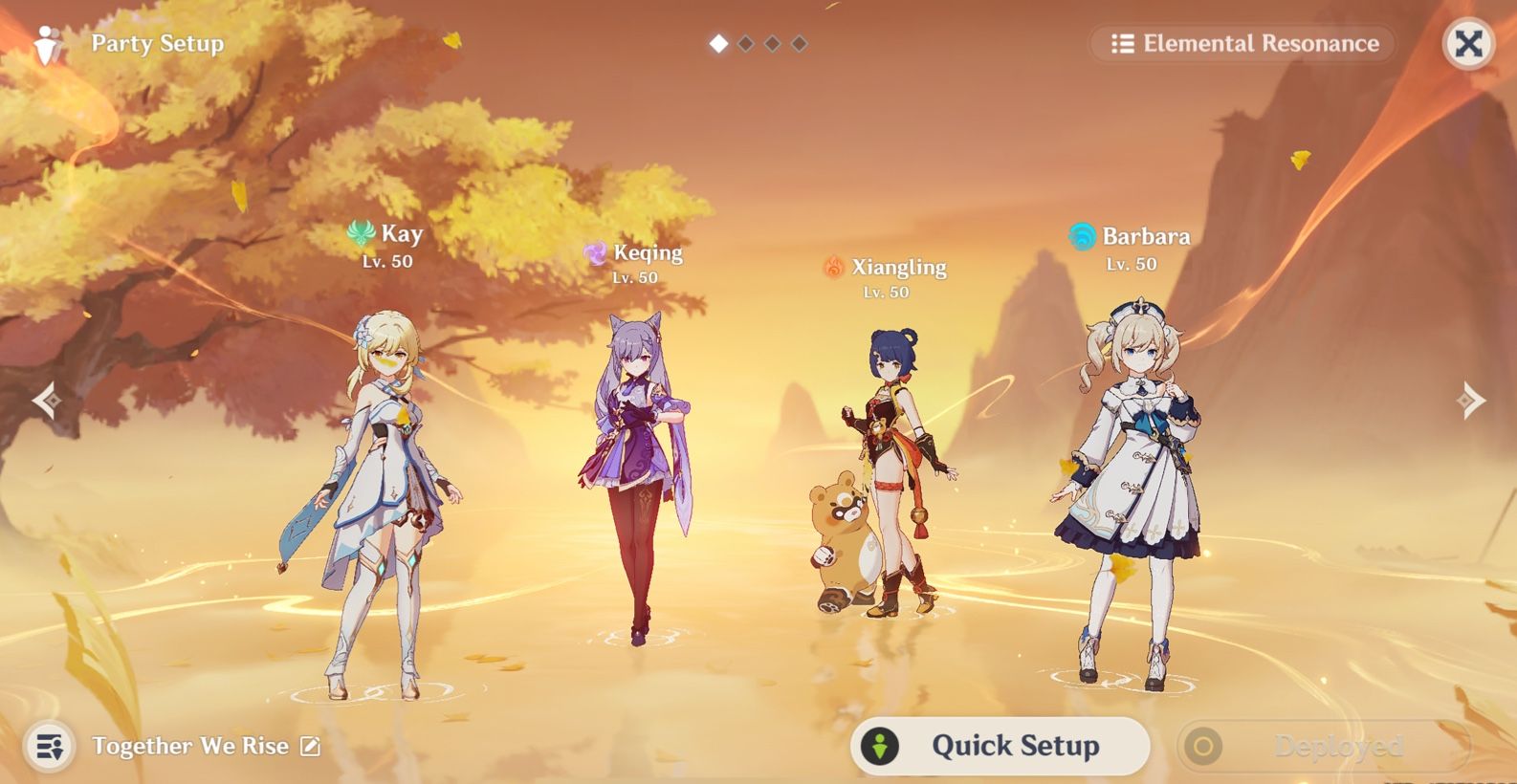Image resolution: width=1517 pixels, height=784 pixels.
Task: Click the Hydro icon above Barbara
Action: tap(1082, 235)
